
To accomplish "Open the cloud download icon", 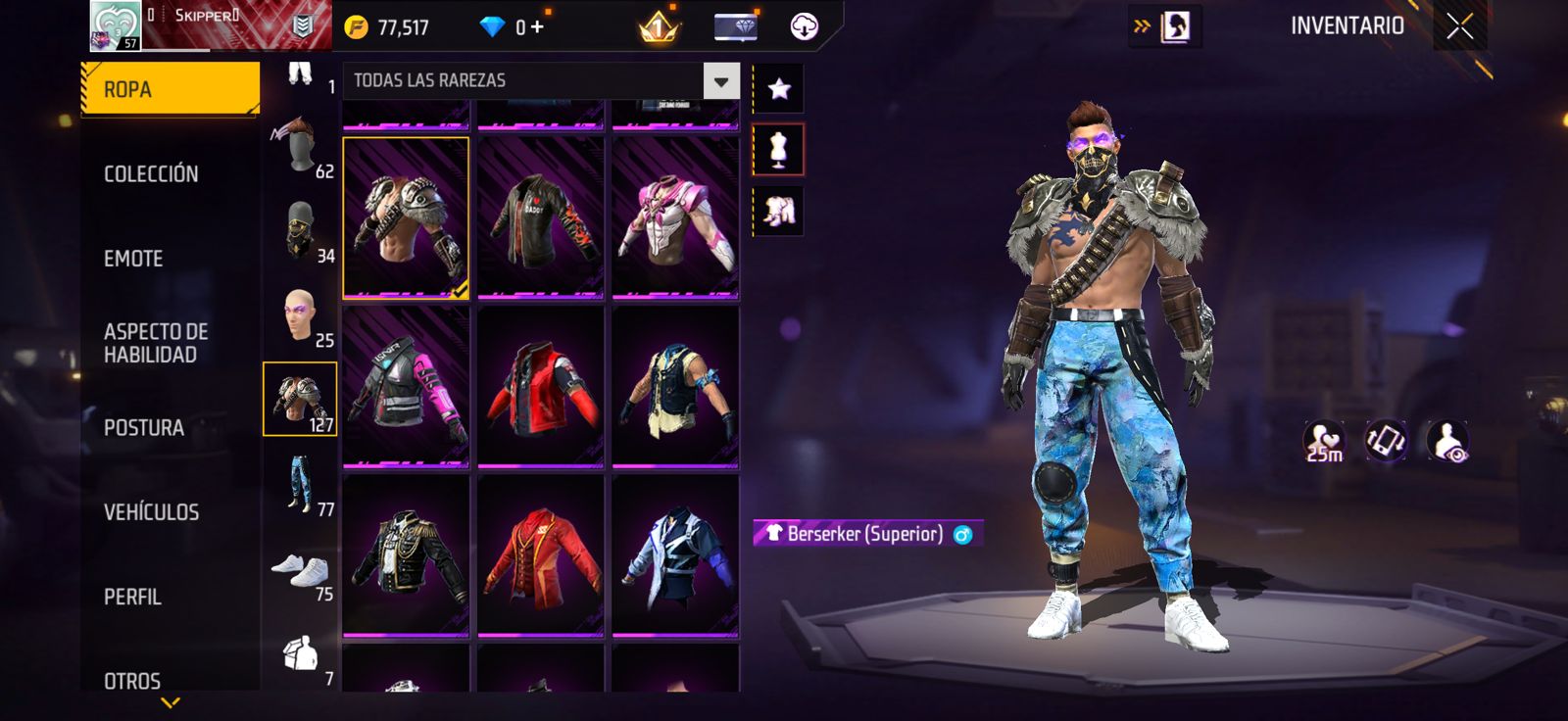I will (x=804, y=26).
